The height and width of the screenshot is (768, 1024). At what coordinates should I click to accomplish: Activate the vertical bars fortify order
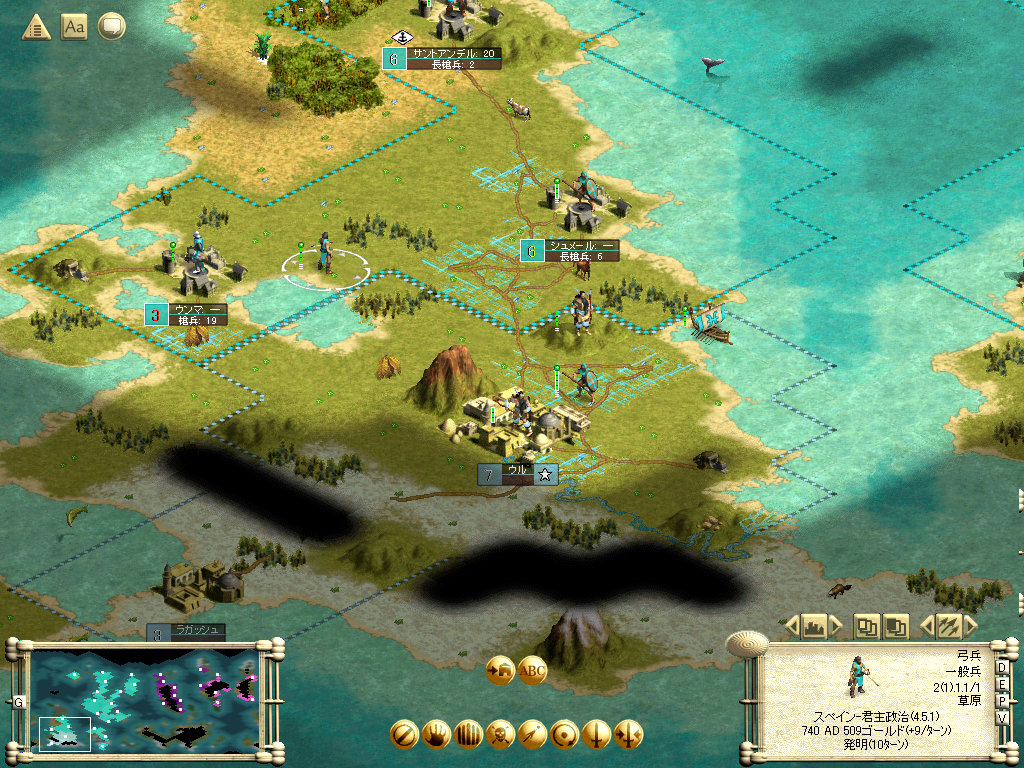[468, 735]
